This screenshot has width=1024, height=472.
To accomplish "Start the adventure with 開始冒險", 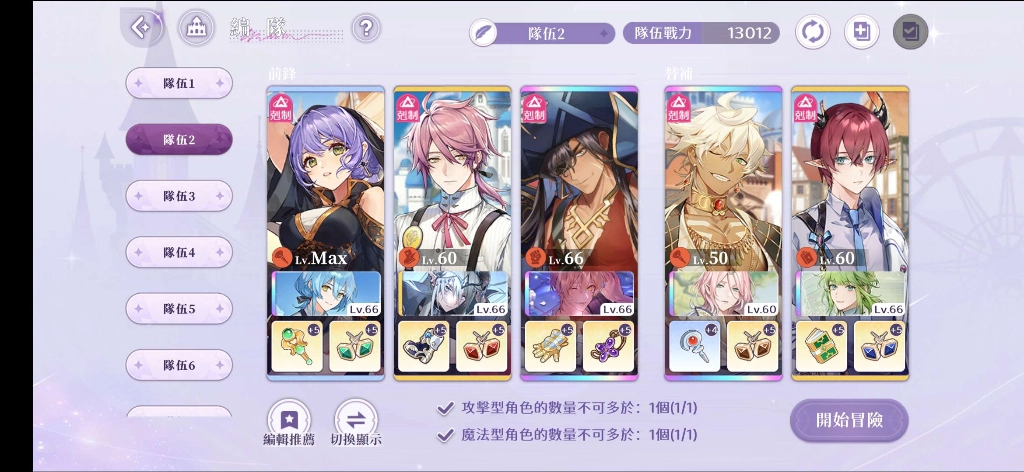I will (x=849, y=420).
